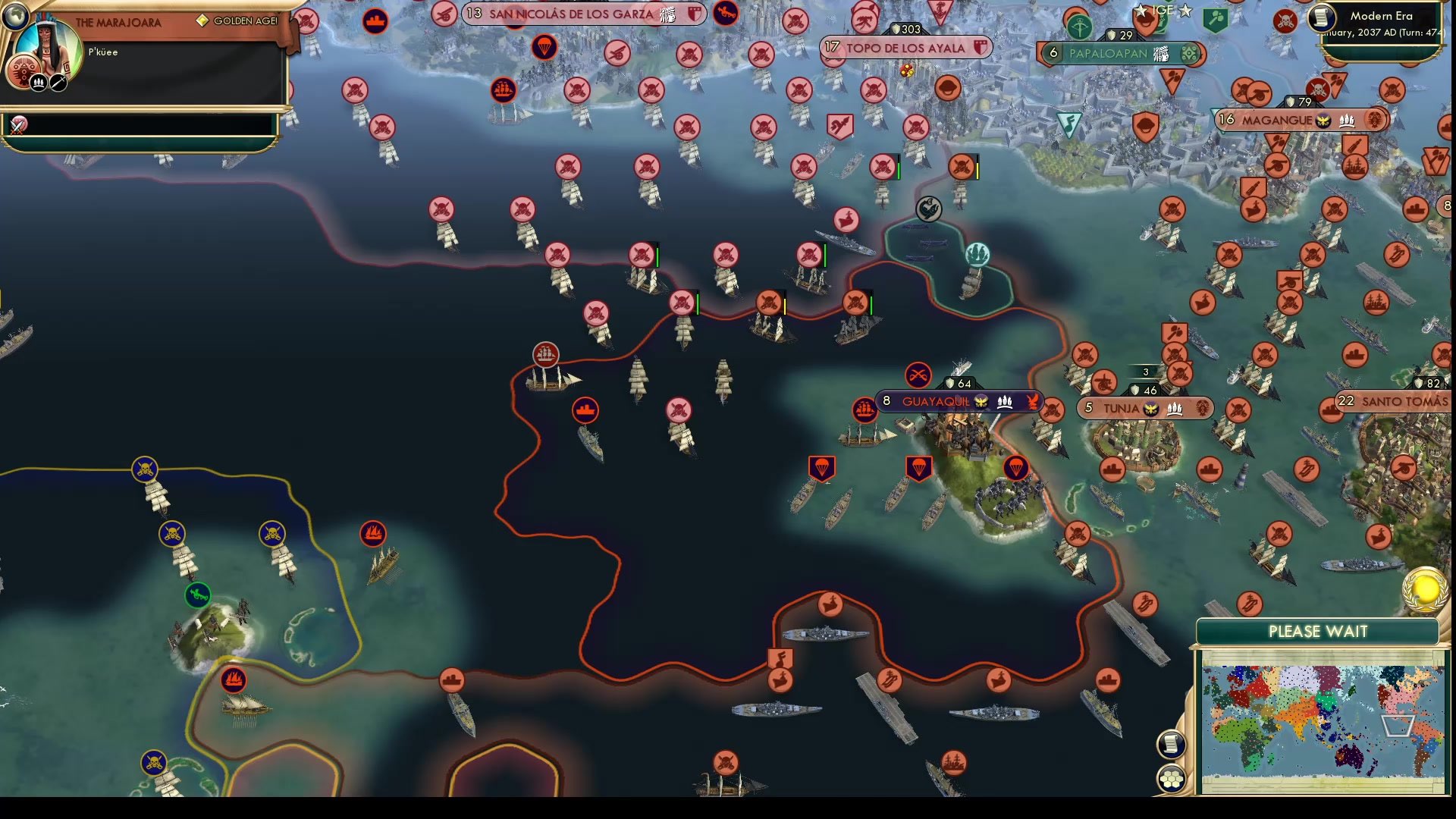Screen dimensions: 1456x819
Task: Click the globe icon above the leader portrait
Action: pyautogui.click(x=16, y=15)
